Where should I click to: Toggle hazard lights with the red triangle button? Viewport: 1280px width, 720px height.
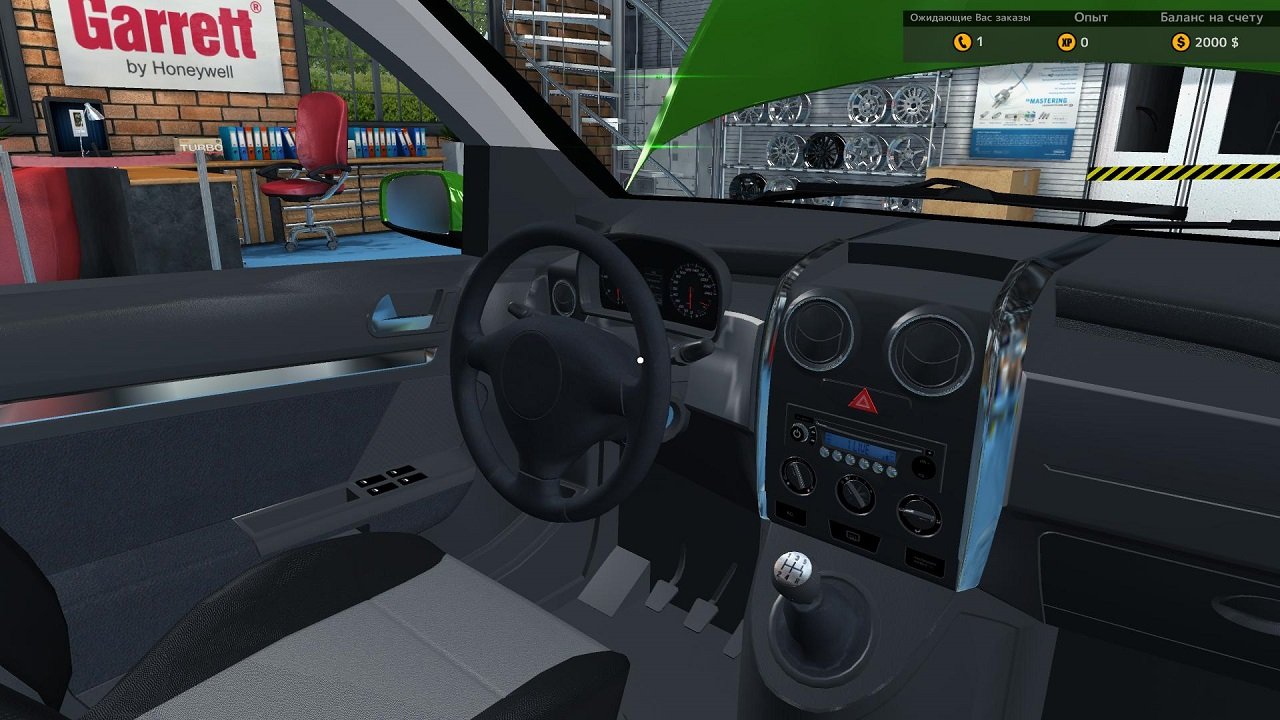click(861, 399)
